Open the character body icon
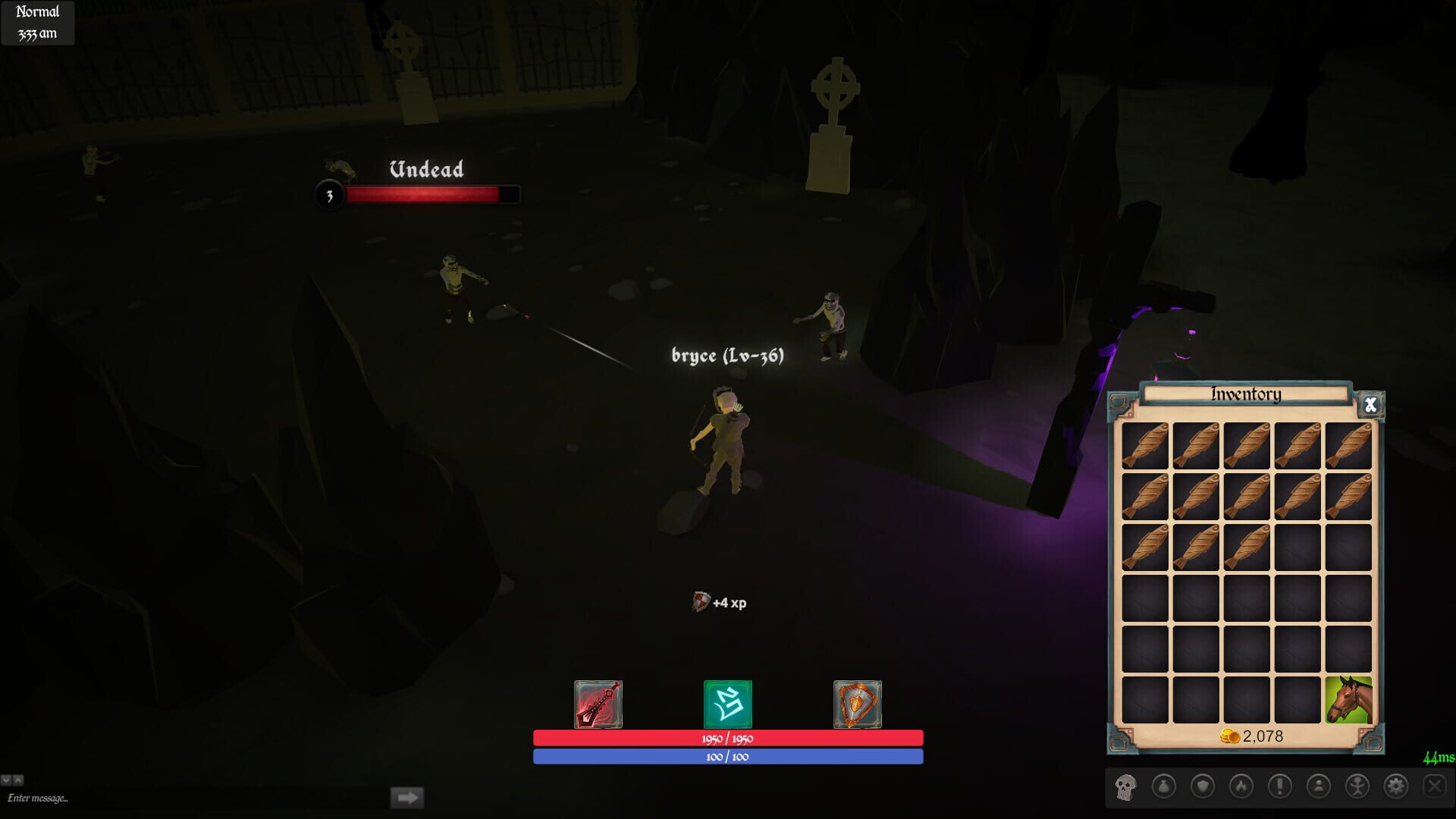This screenshot has height=819, width=1456. [x=1357, y=786]
